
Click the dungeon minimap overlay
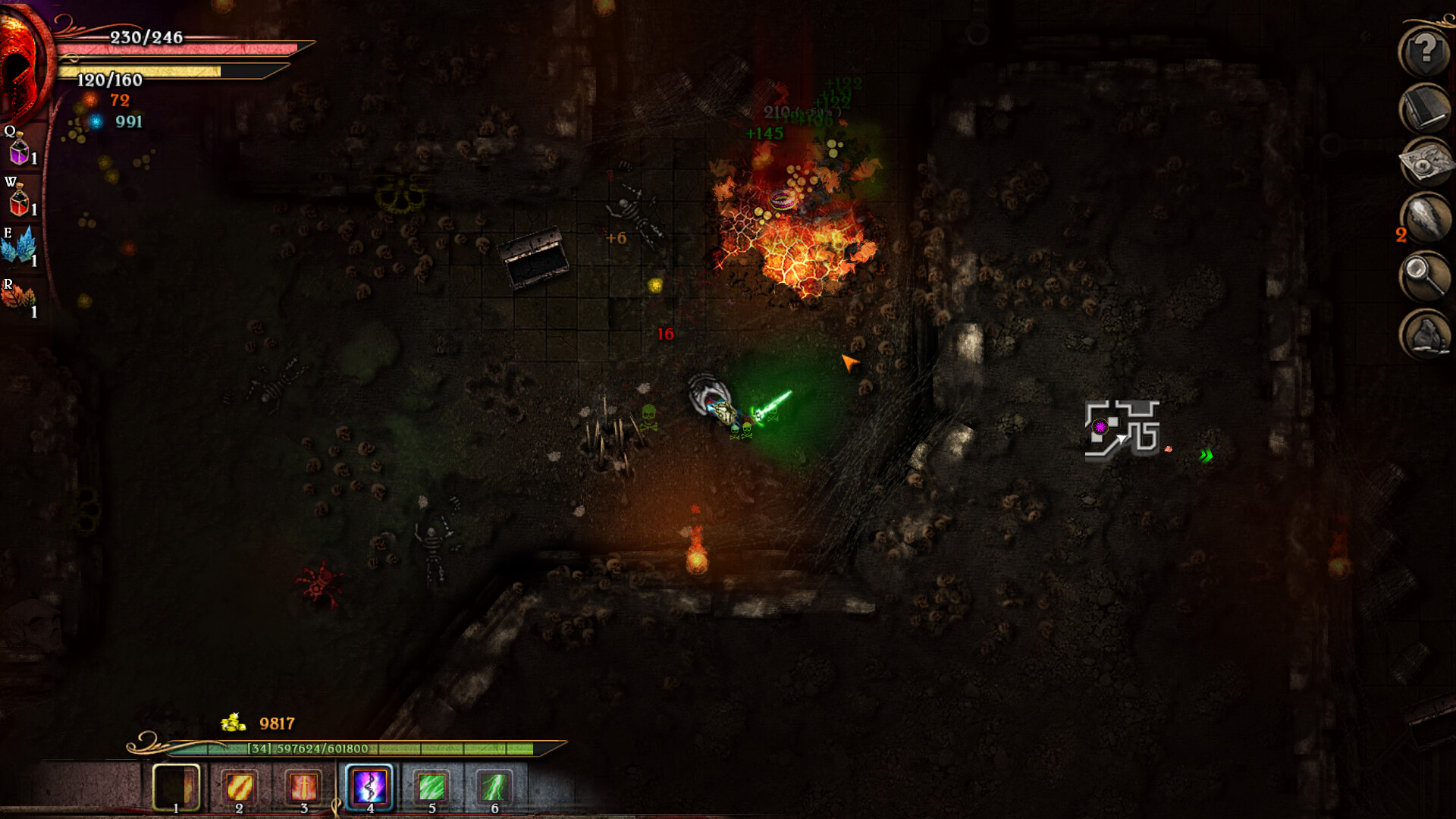(1122, 430)
